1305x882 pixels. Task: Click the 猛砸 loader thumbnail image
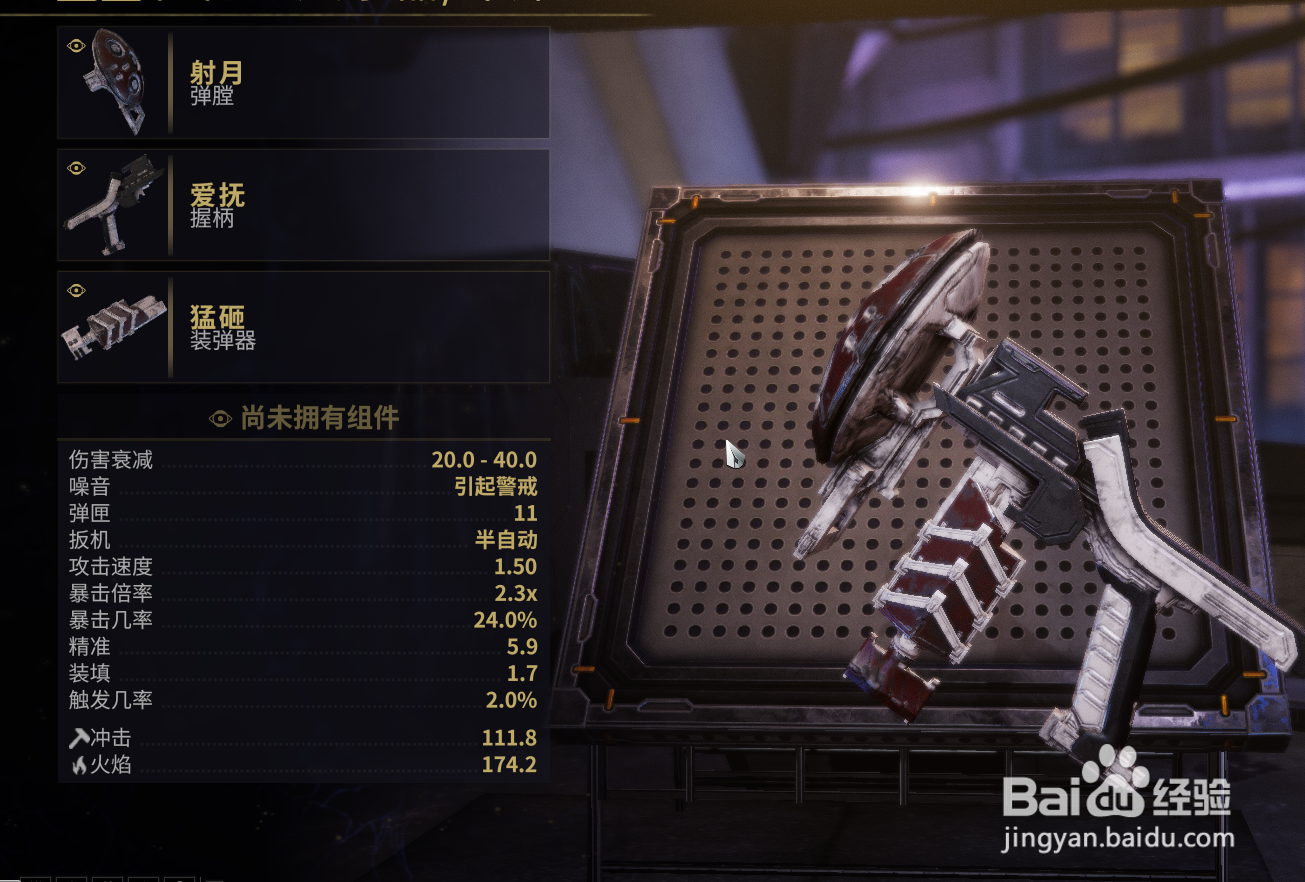[114, 327]
